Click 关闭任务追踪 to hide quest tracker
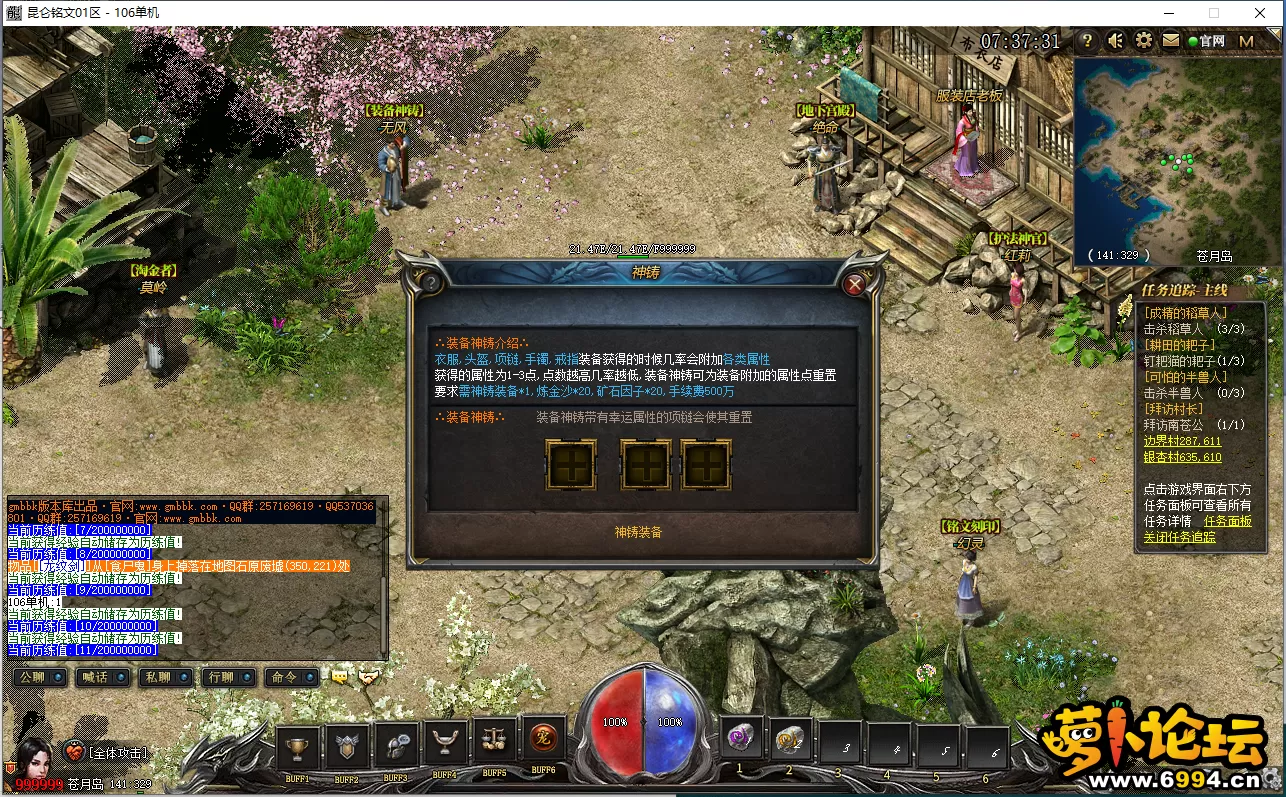1286x797 pixels. [1180, 536]
